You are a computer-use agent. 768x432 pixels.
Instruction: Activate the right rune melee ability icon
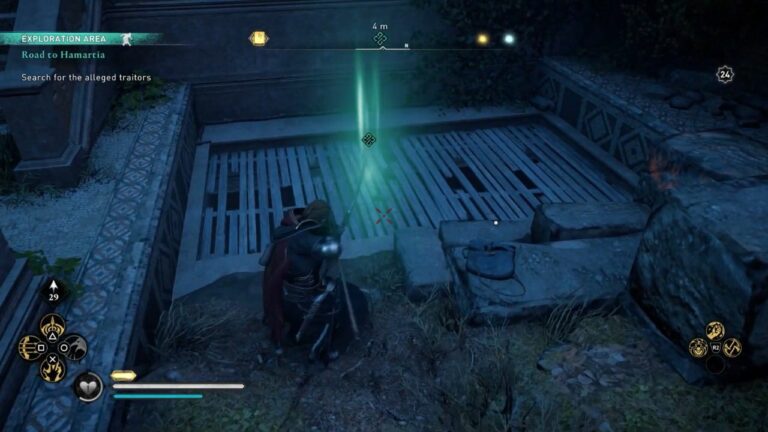732,347
